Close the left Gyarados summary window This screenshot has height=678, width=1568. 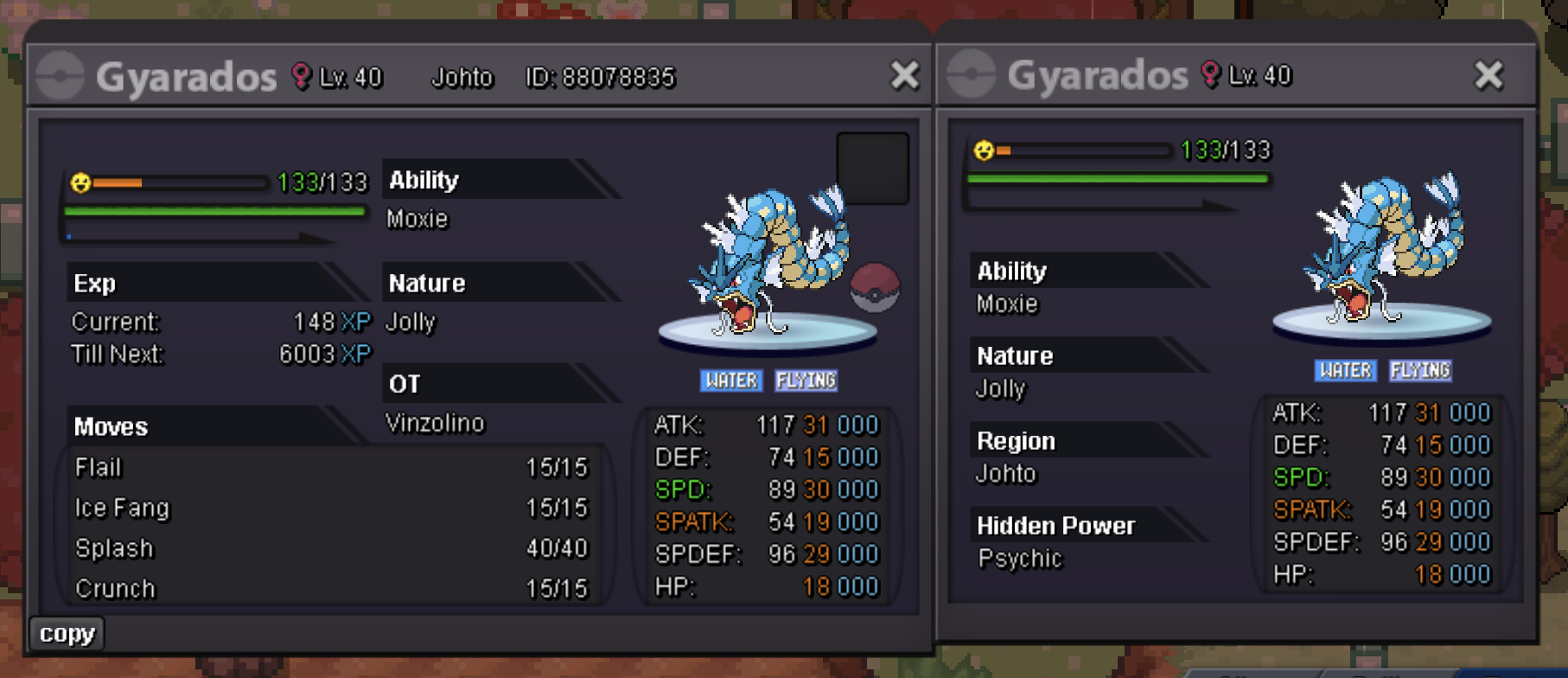(904, 76)
